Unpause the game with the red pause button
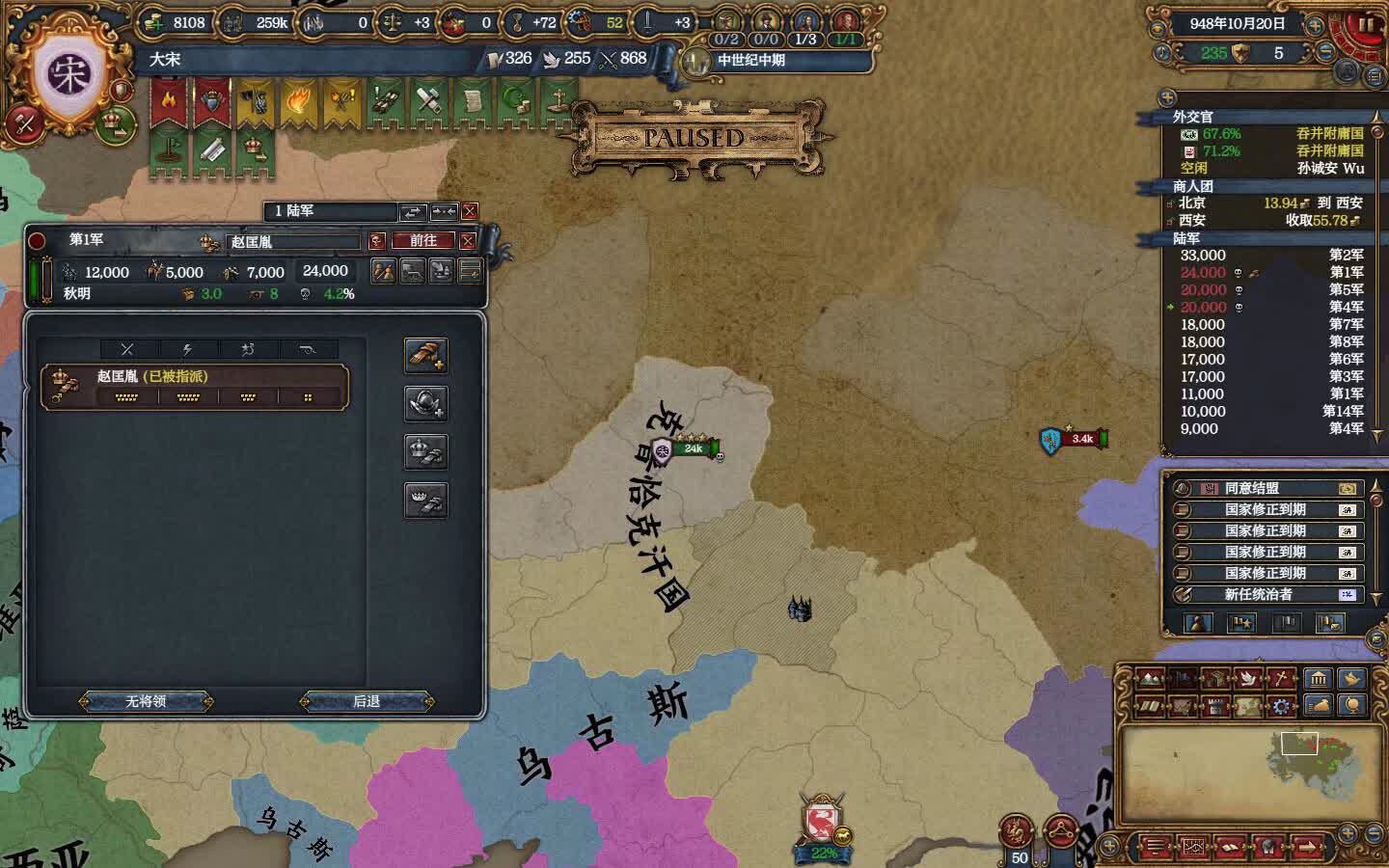Image resolution: width=1389 pixels, height=868 pixels. click(x=1366, y=24)
